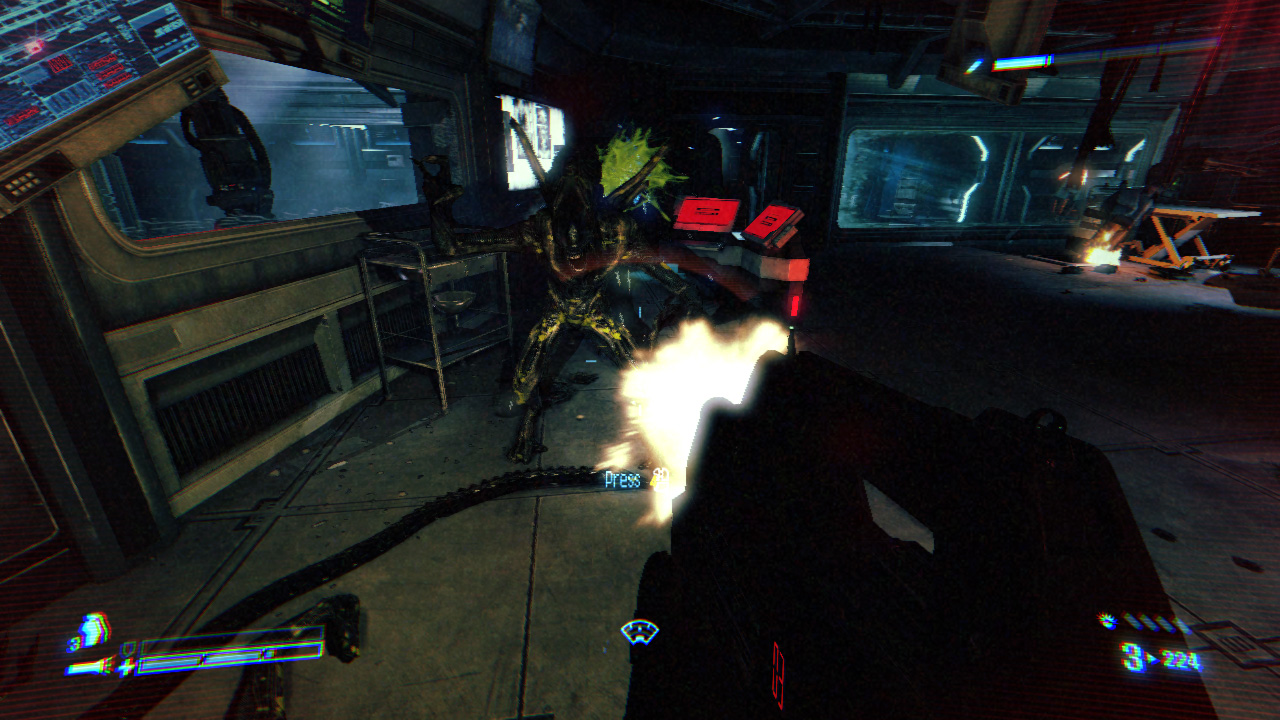
Task: Expand the left segment of the health bar
Action: [x=170, y=665]
